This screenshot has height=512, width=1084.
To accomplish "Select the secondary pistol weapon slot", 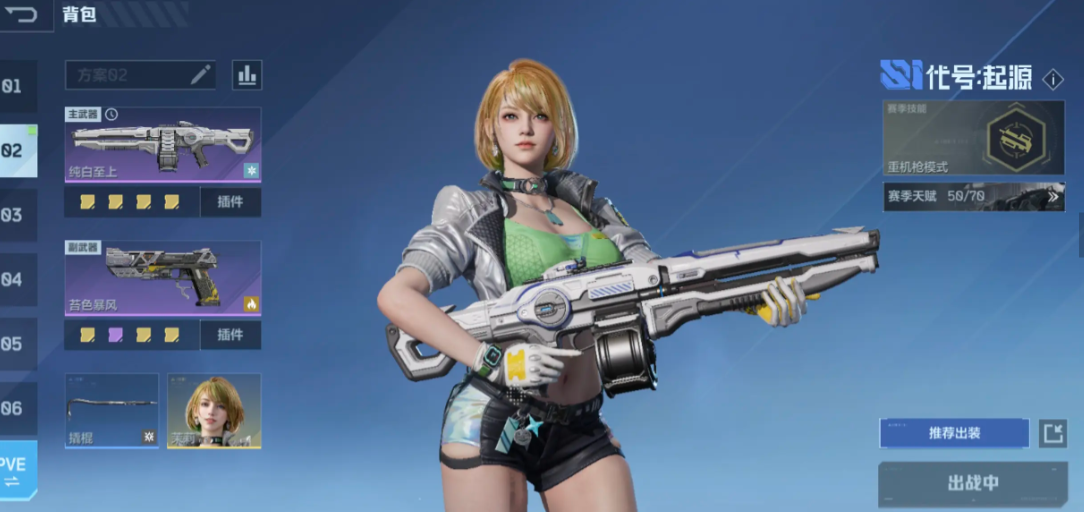I will click(x=163, y=278).
